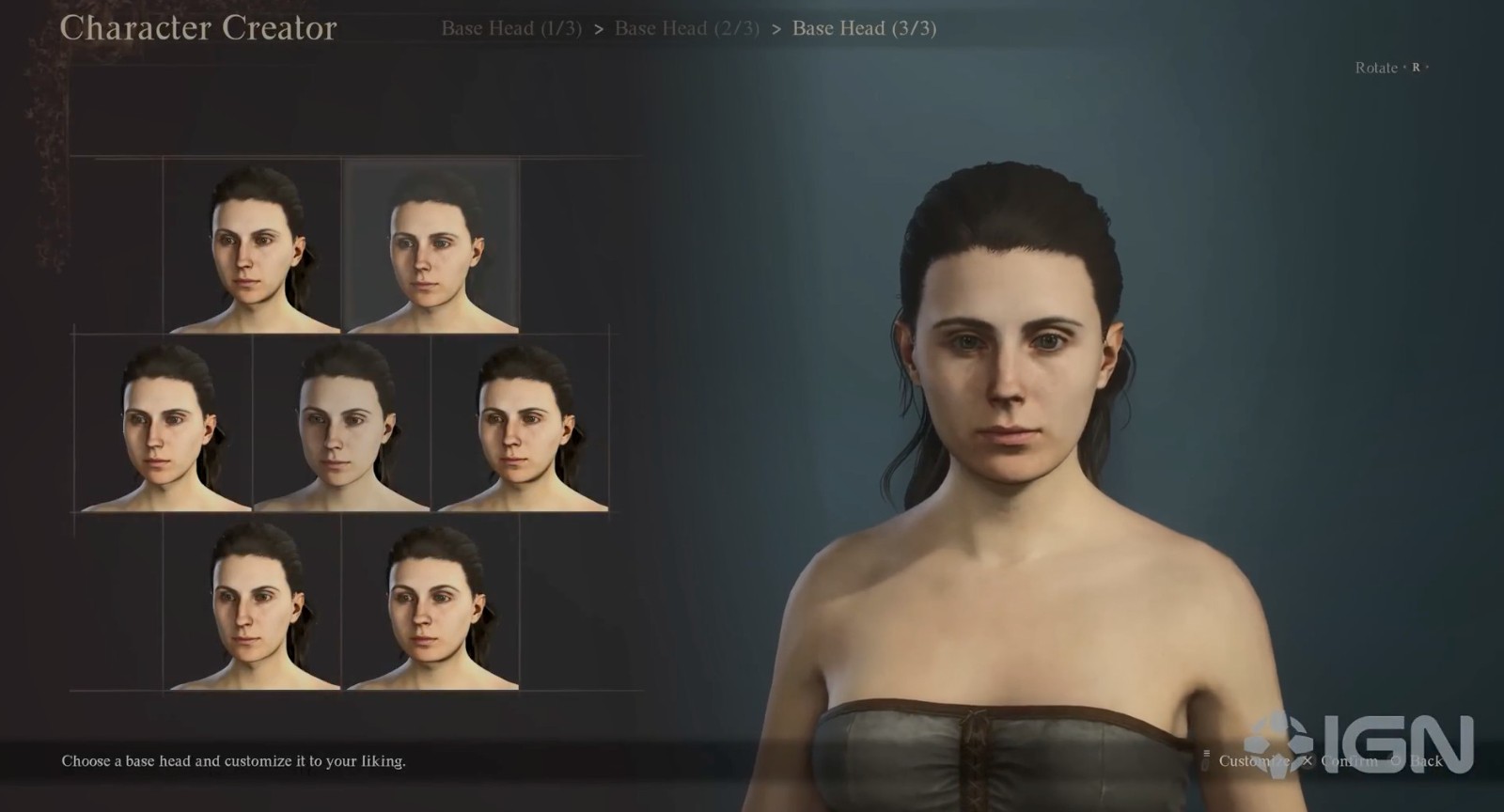This screenshot has height=812, width=1504.
Task: Return to the Base Head (2/3) step
Action: point(686,28)
